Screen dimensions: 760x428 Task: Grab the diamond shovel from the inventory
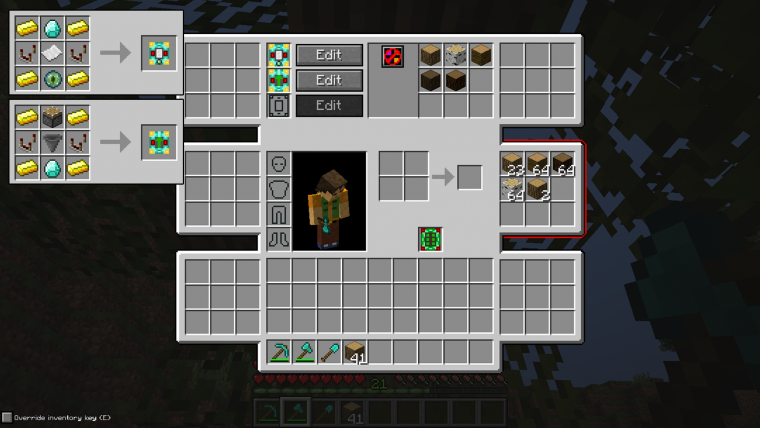330,352
